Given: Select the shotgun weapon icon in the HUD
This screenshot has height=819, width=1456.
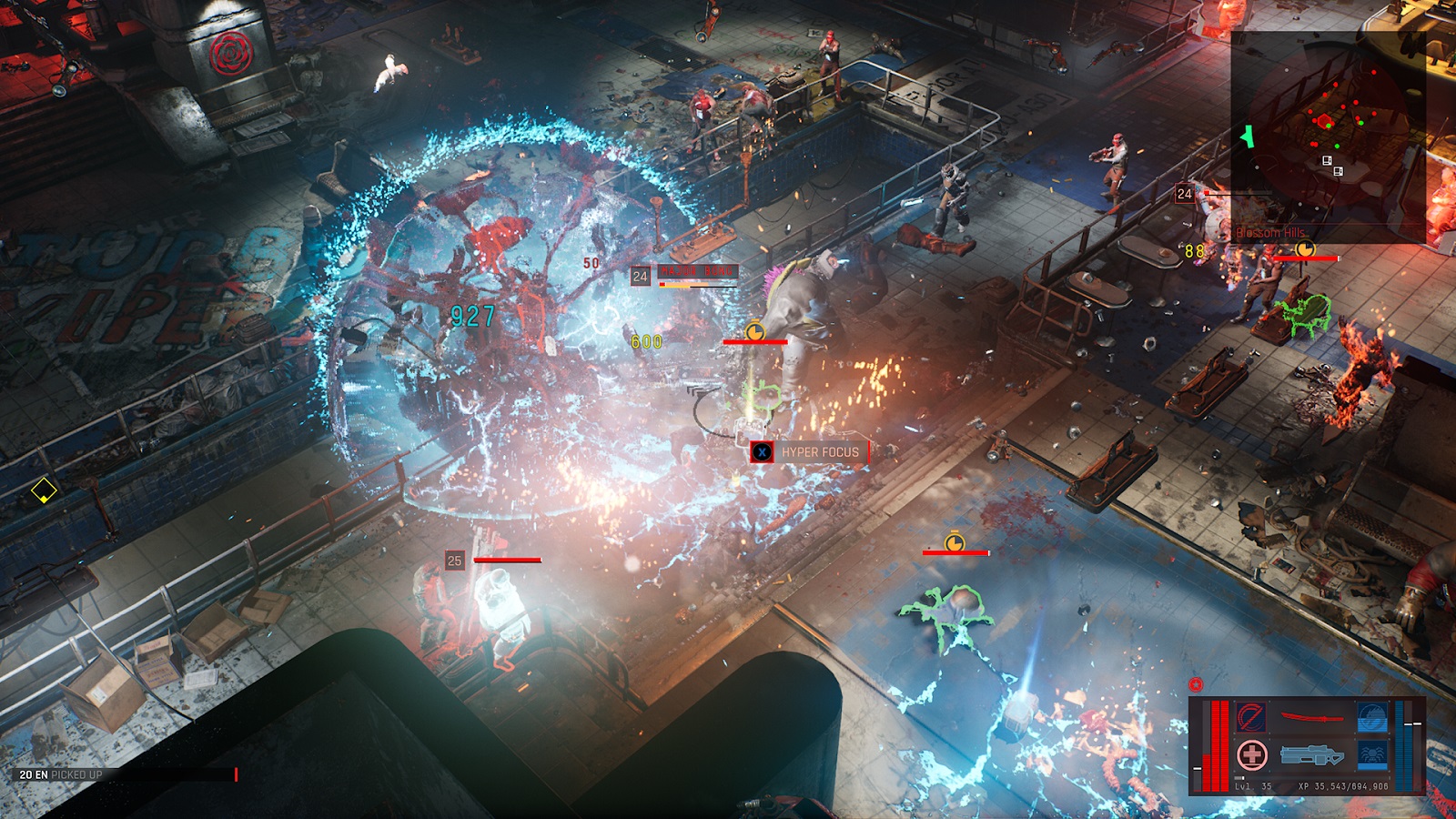Looking at the screenshot, I should [1312, 753].
